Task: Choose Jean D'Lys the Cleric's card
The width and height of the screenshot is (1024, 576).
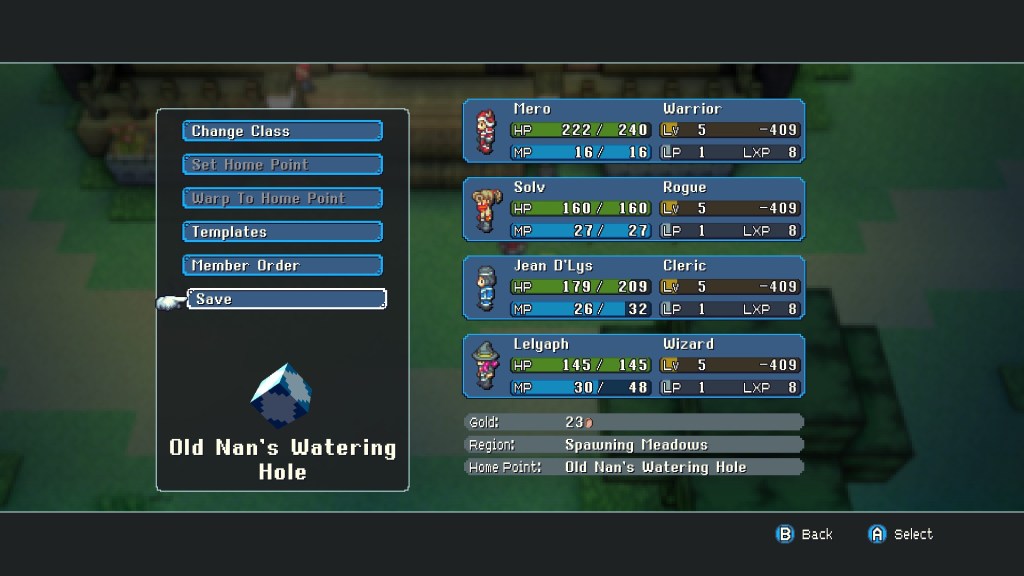Action: click(634, 287)
